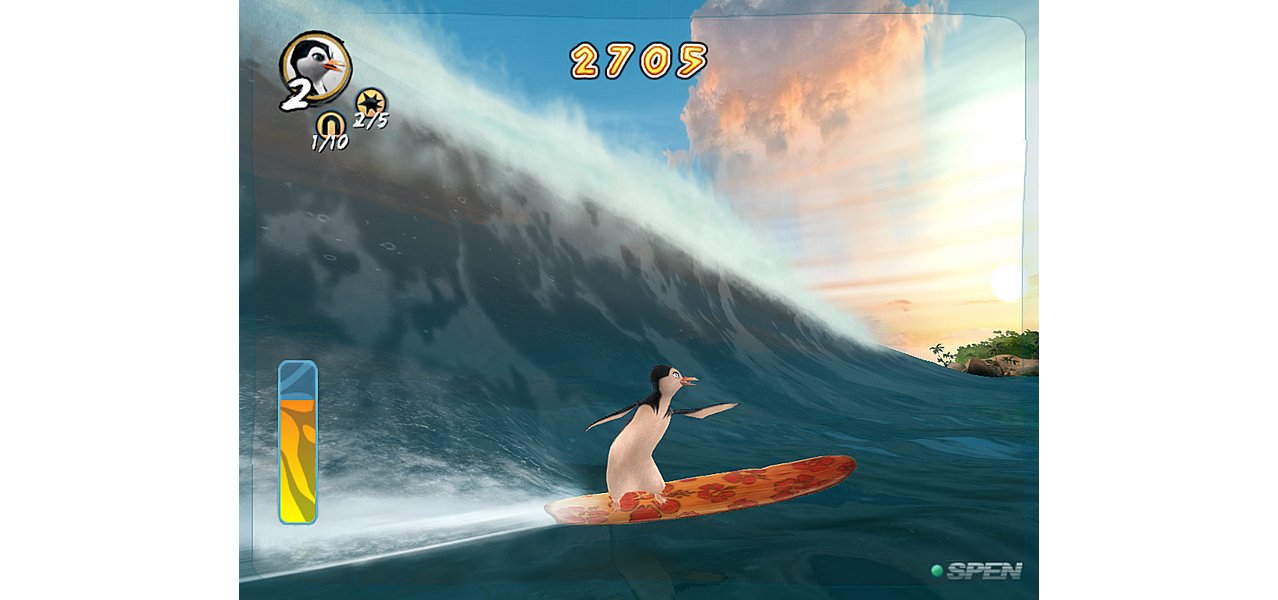The image size is (1278, 600).
Task: Click the spiky star trick counter icon
Action: point(370,102)
